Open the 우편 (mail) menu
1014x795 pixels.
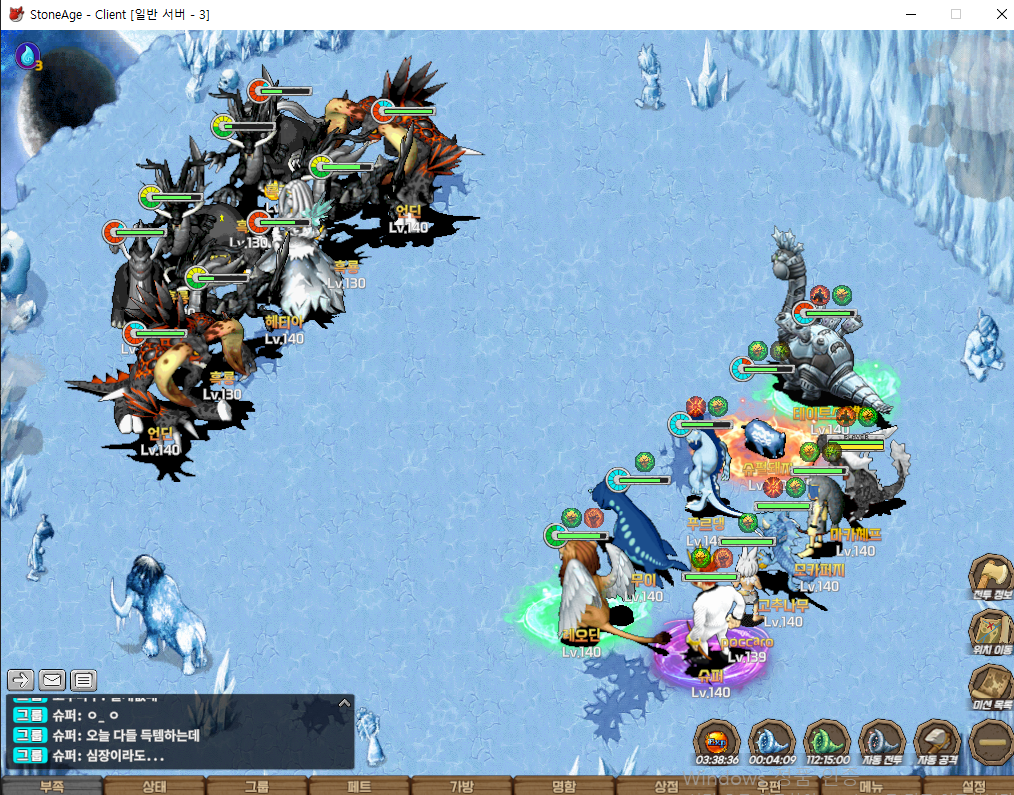(x=769, y=786)
